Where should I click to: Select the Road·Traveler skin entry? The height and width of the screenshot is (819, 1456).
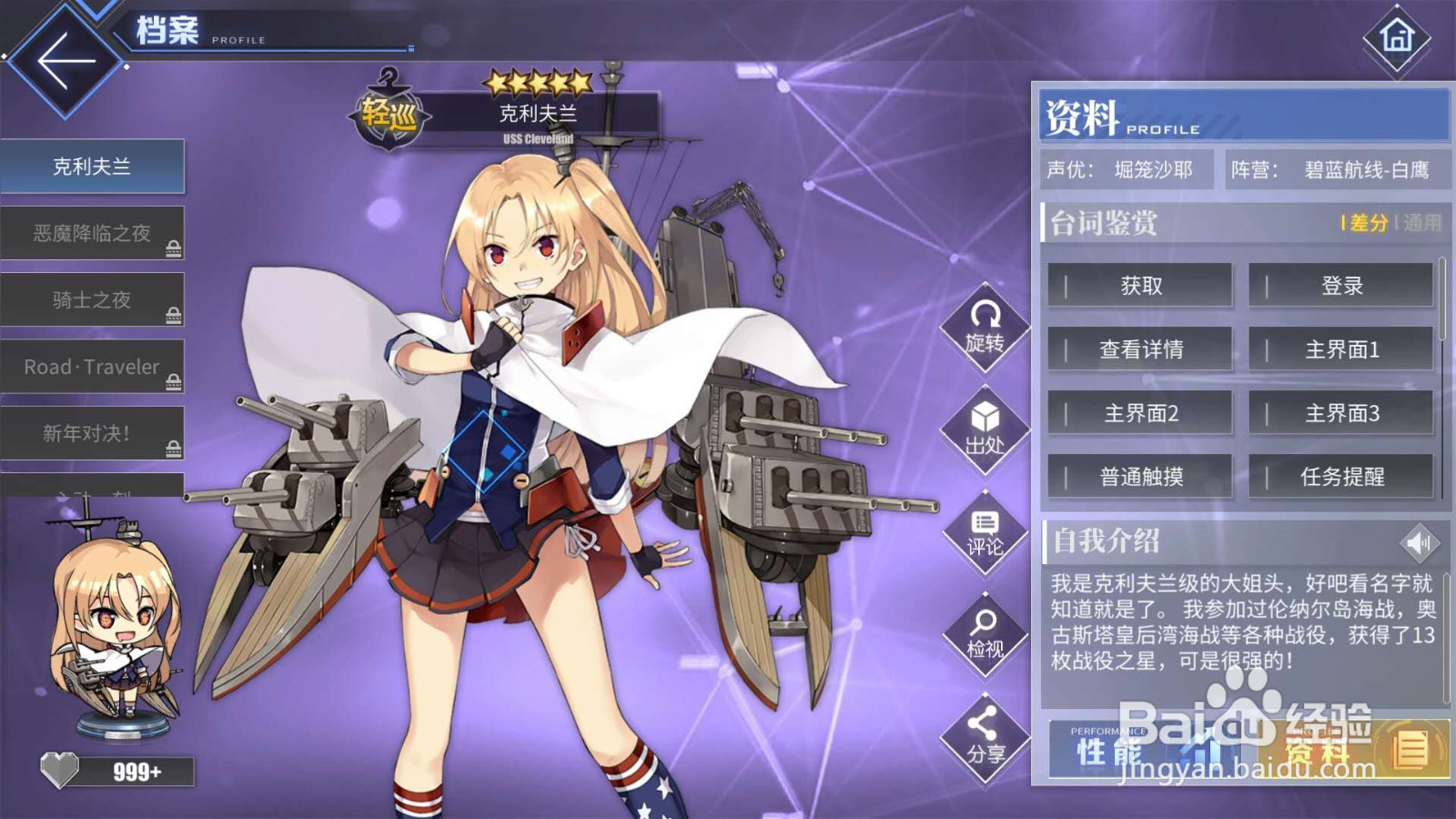(94, 367)
